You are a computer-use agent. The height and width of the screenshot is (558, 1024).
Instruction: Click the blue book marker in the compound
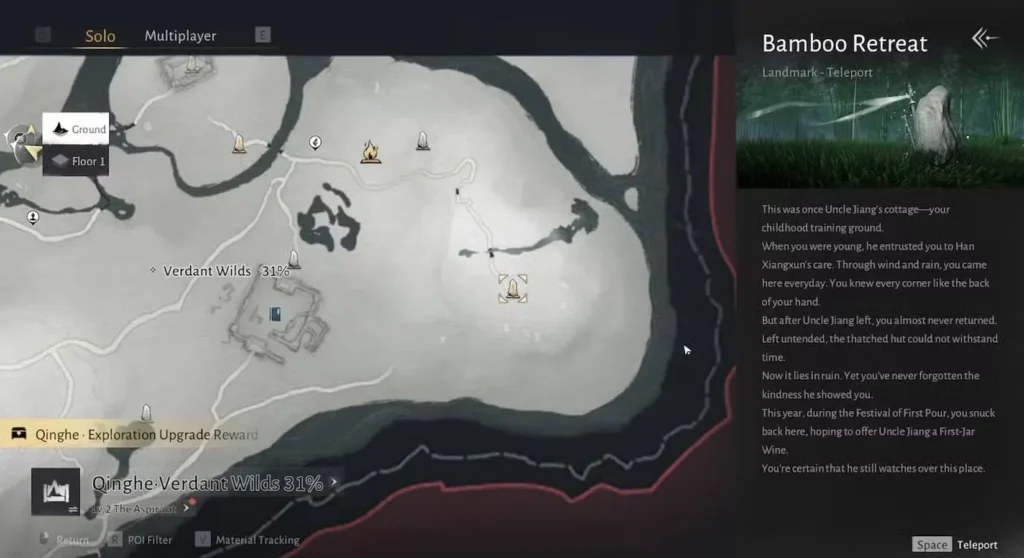point(275,314)
